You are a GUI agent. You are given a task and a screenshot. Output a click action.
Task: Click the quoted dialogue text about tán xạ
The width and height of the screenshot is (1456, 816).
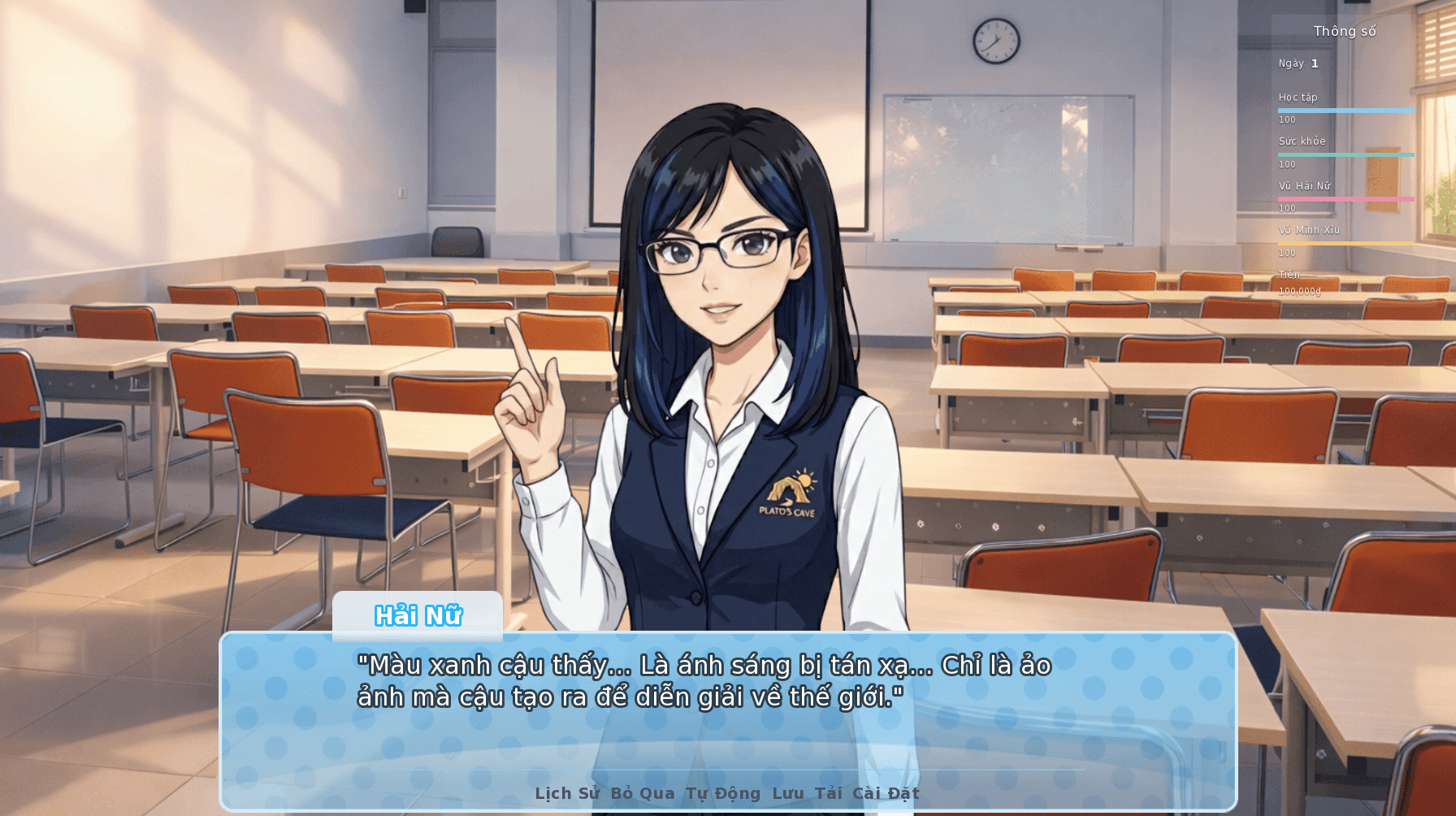(705, 680)
